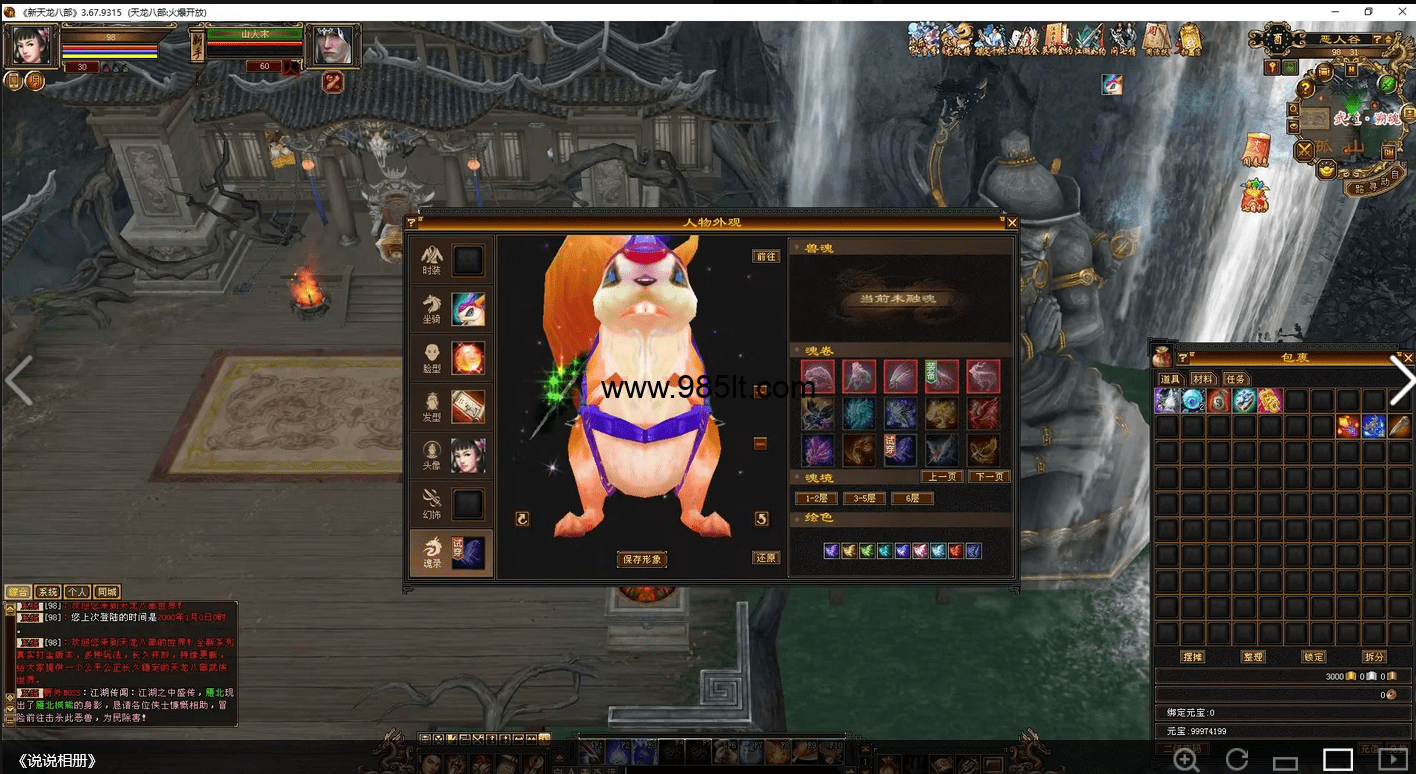Select the 6层 soul realm button
The width and height of the screenshot is (1416, 774).
pos(912,498)
